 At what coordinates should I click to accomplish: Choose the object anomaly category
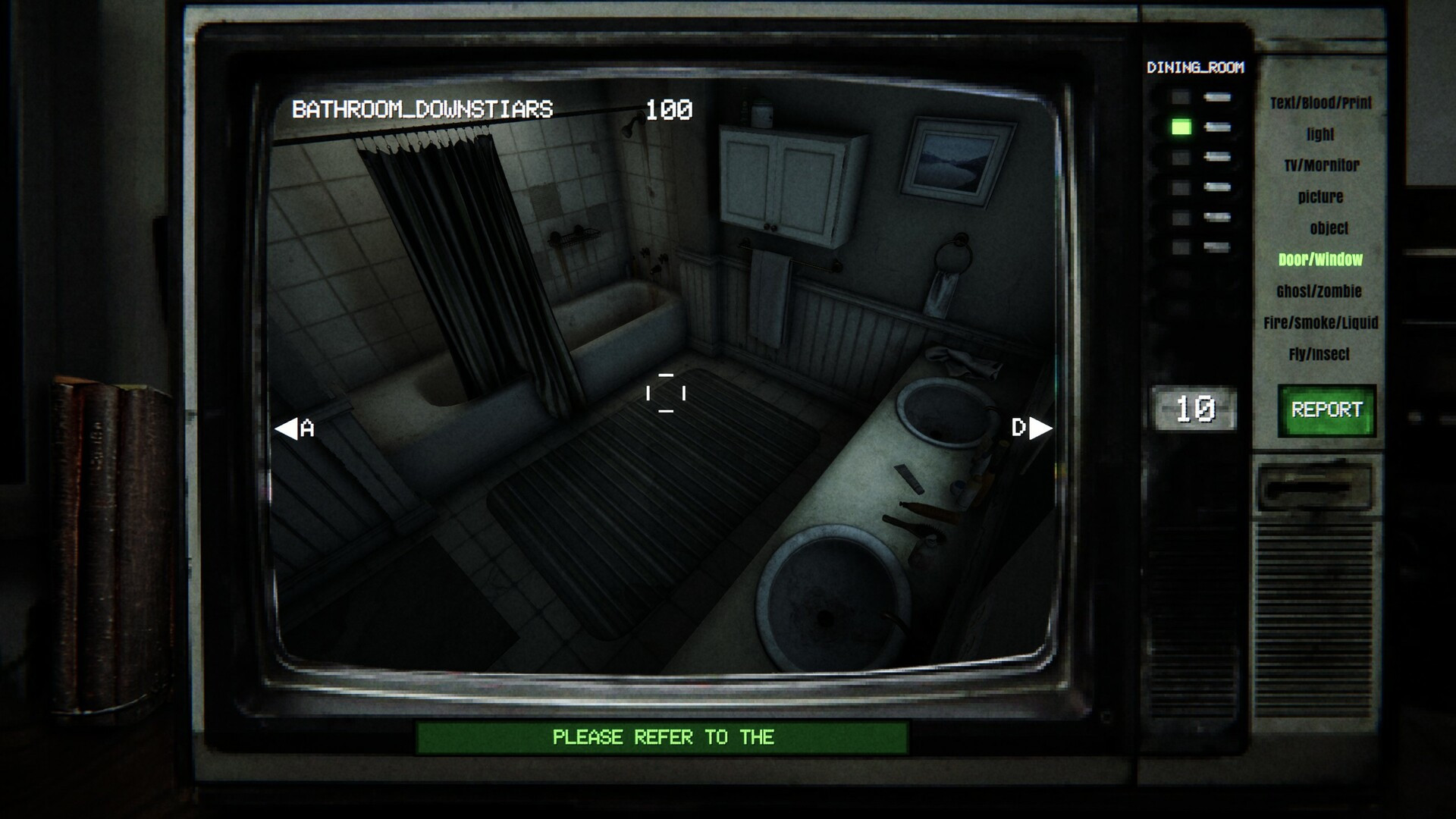[x=1329, y=228]
